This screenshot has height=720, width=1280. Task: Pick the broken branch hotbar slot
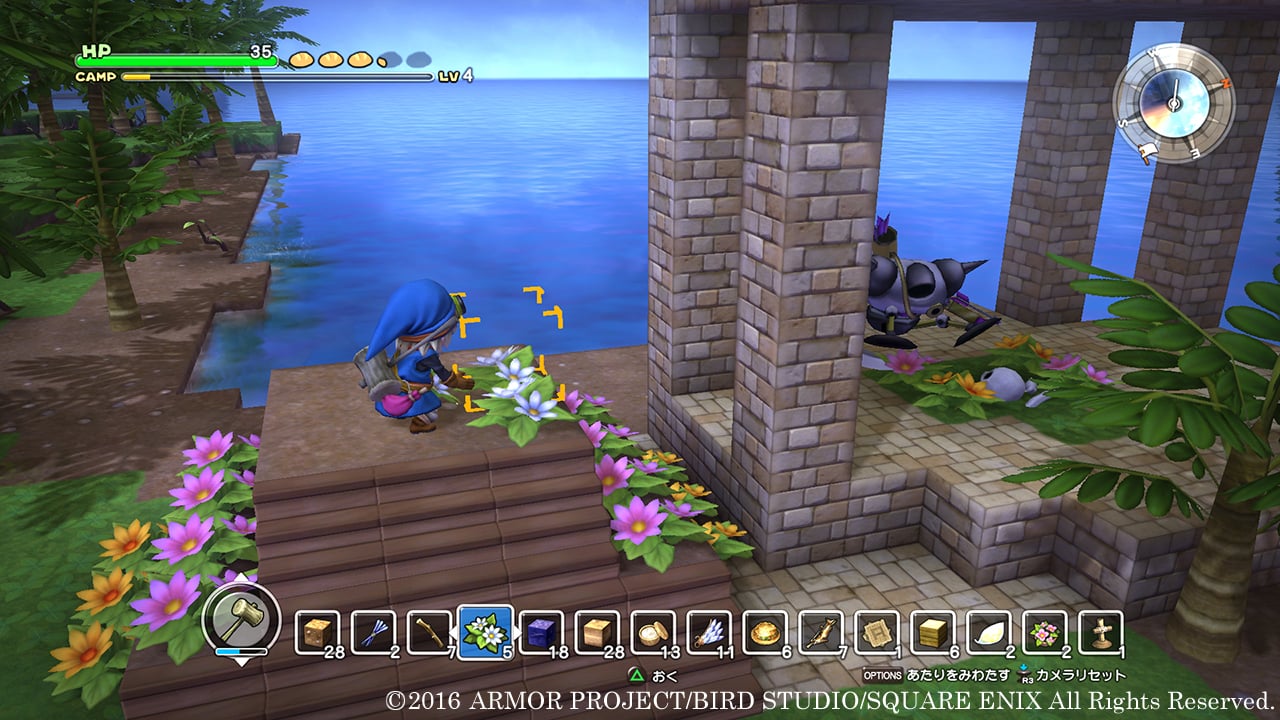pos(430,632)
